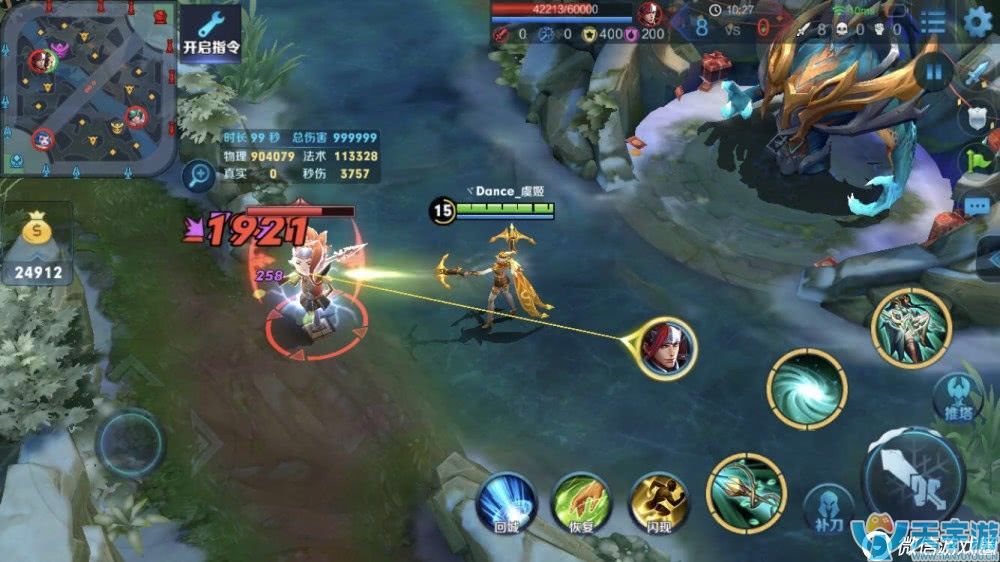The image size is (1000, 562).
Task: Tap the large basic attack button
Action: pyautogui.click(x=912, y=477)
